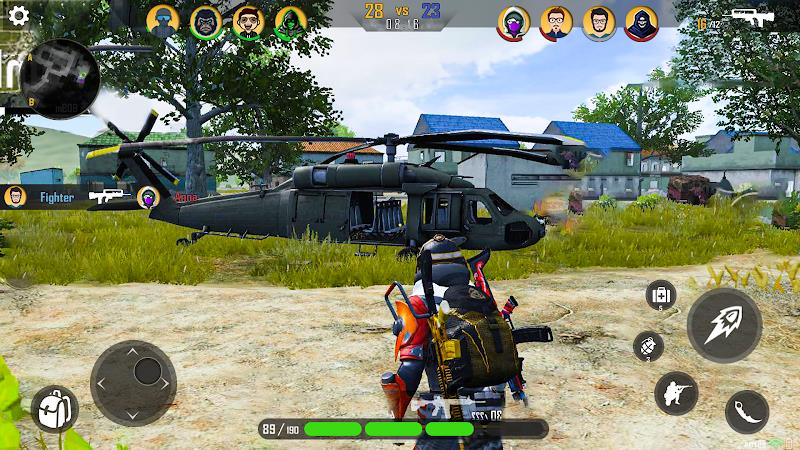This screenshot has height=450, width=800.
Task: Select the purple-masked enemy avatar in scoreboard
Action: coord(514,22)
